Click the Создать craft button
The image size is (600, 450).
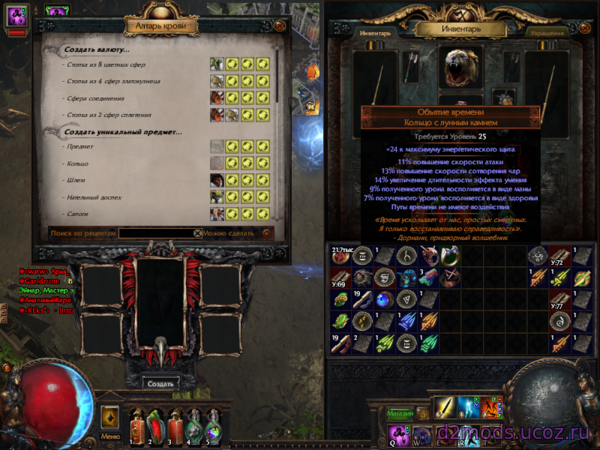click(x=159, y=383)
